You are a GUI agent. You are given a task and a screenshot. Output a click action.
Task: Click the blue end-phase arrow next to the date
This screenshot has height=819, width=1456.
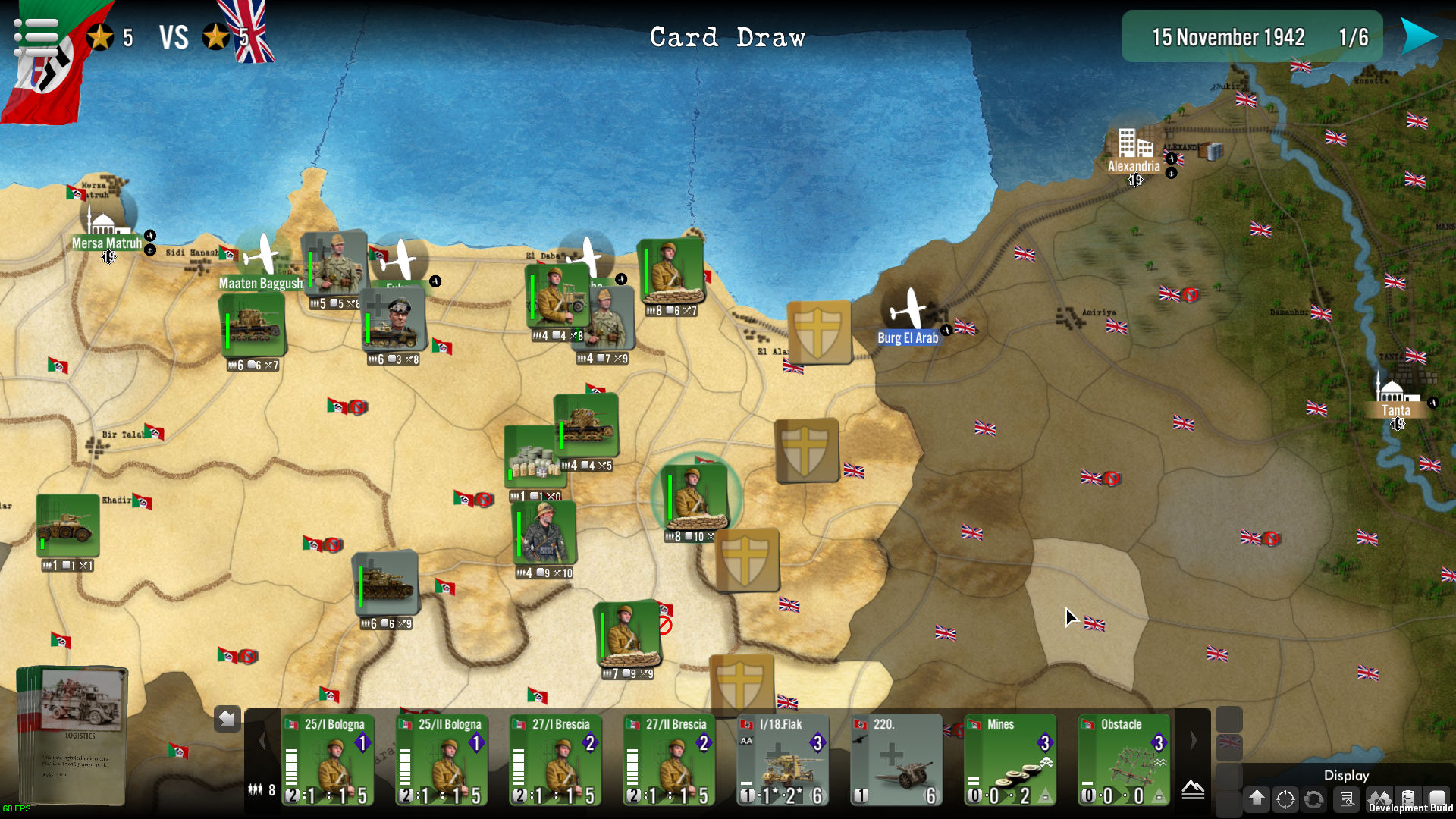[1420, 34]
